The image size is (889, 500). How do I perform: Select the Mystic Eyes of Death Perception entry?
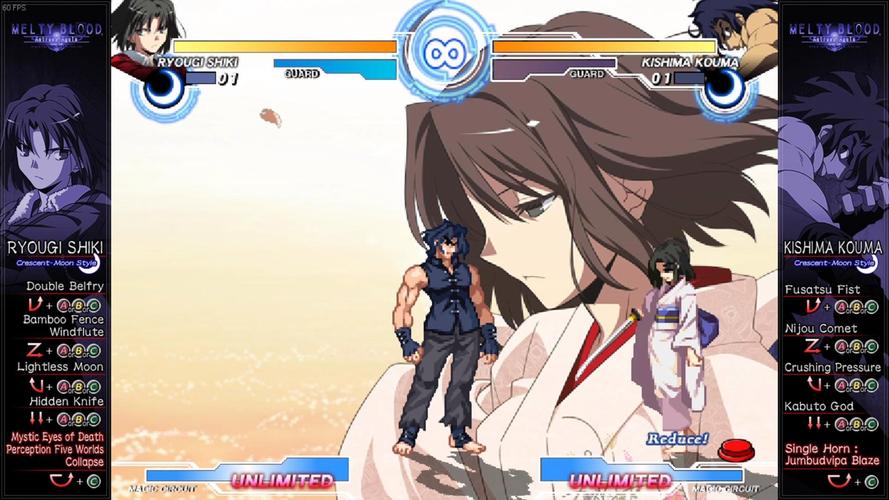[x=55, y=449]
